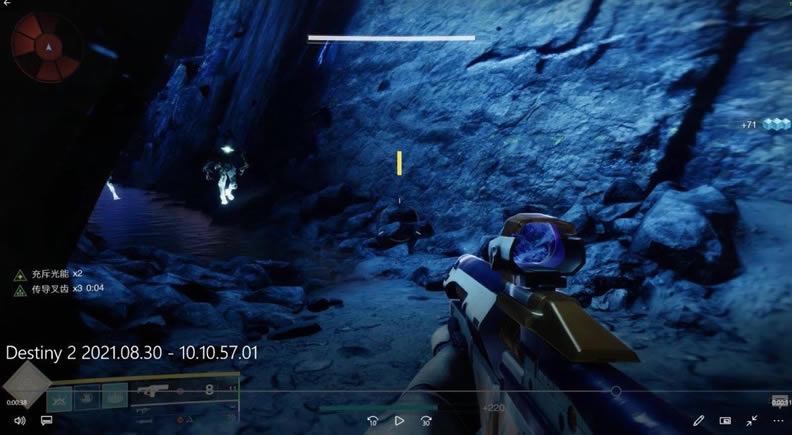Skip forward 30 seconds

[x=426, y=421]
